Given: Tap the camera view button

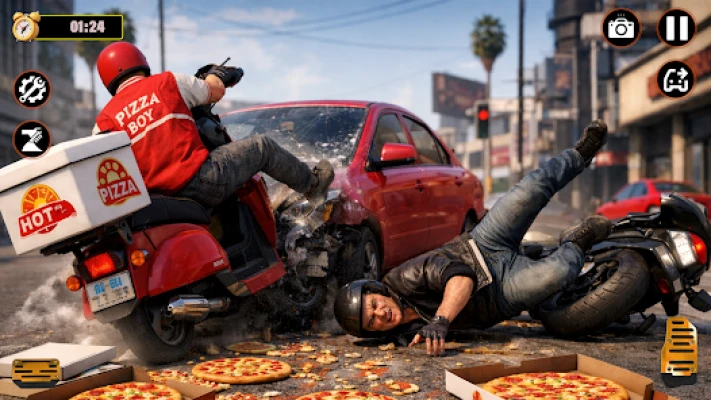Looking at the screenshot, I should [621, 28].
